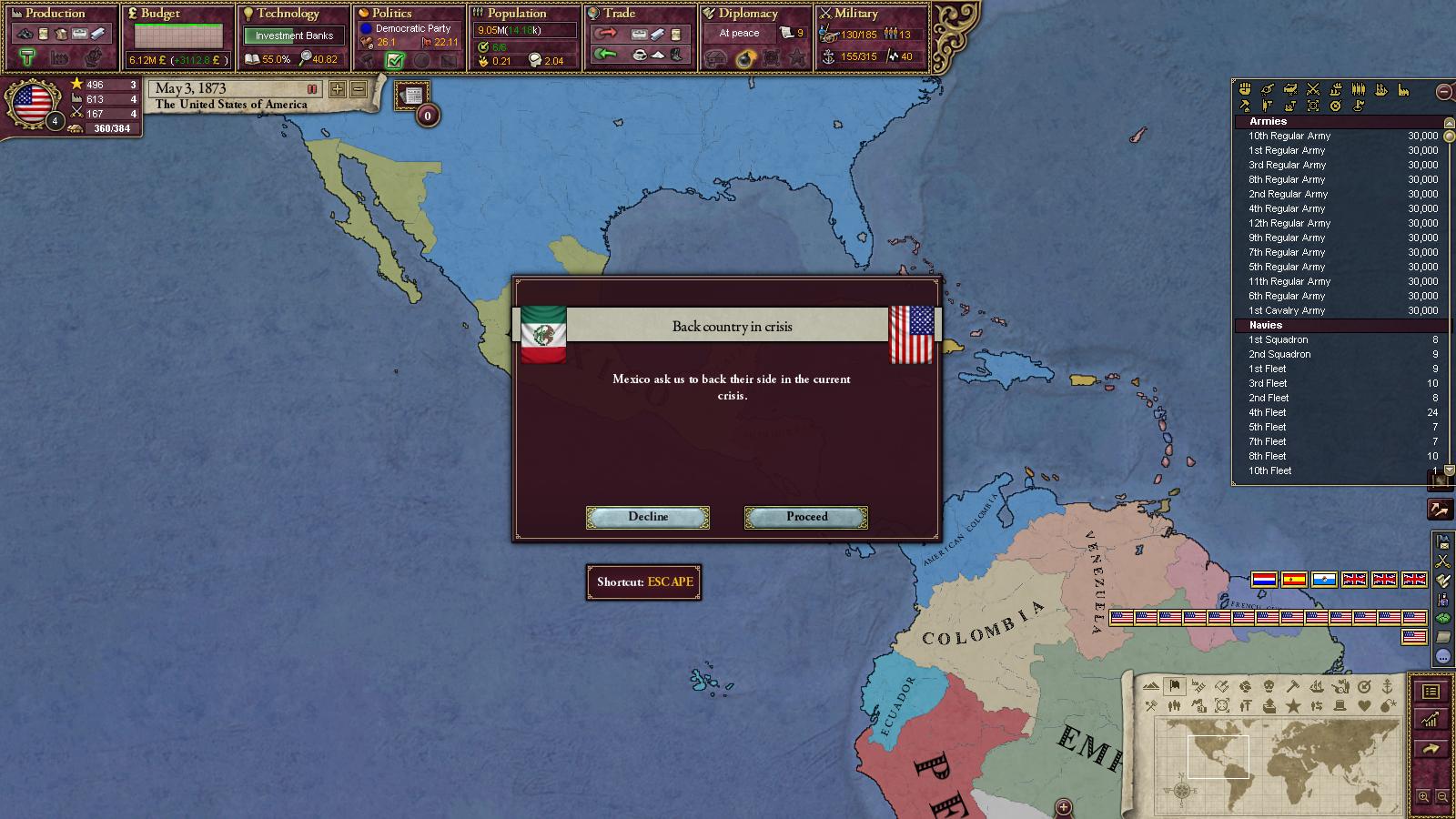Open the Production tab

click(x=56, y=14)
